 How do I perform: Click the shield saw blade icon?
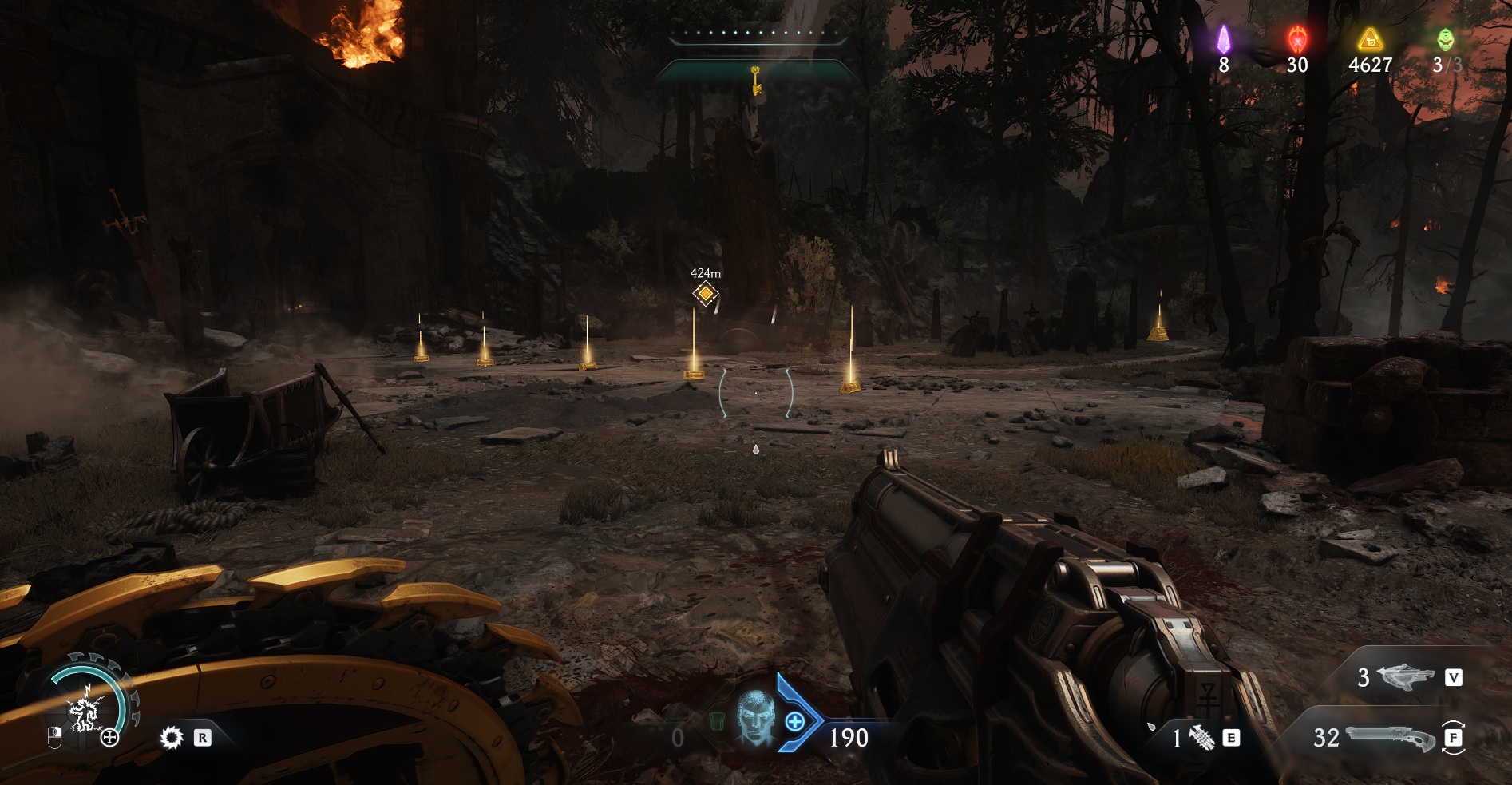coord(171,737)
